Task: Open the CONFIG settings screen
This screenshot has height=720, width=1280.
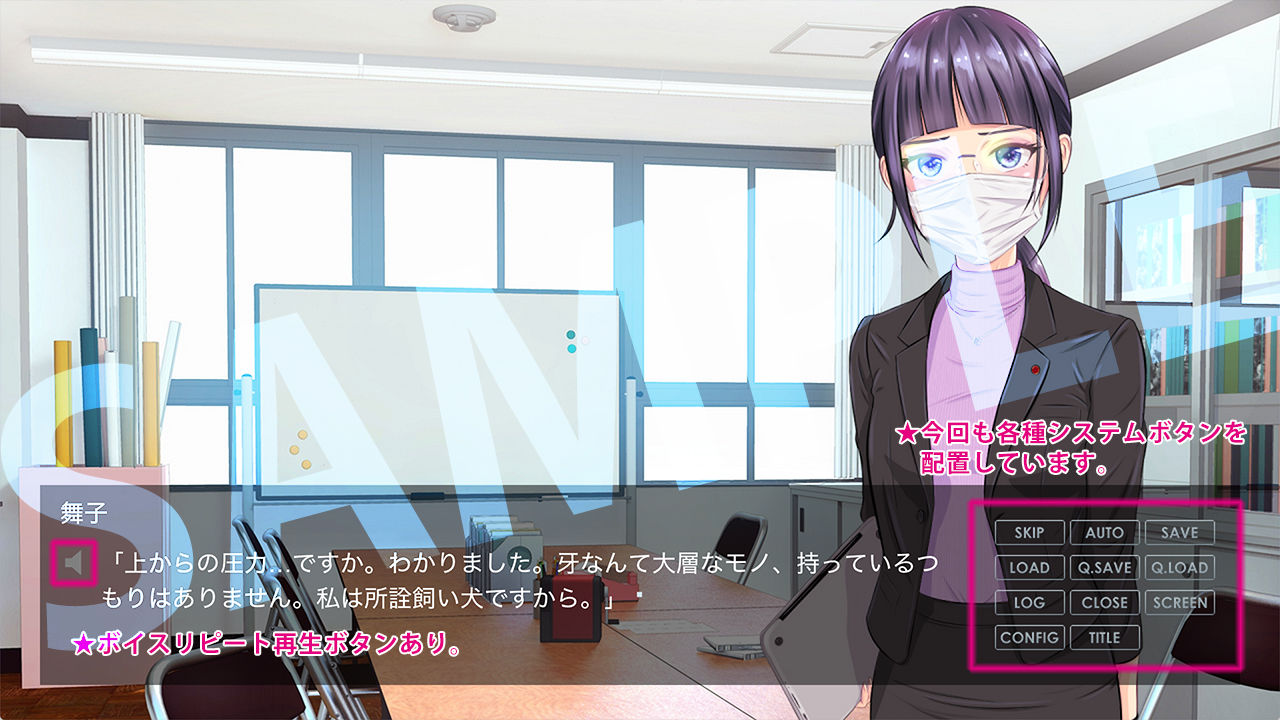Action: (1031, 638)
